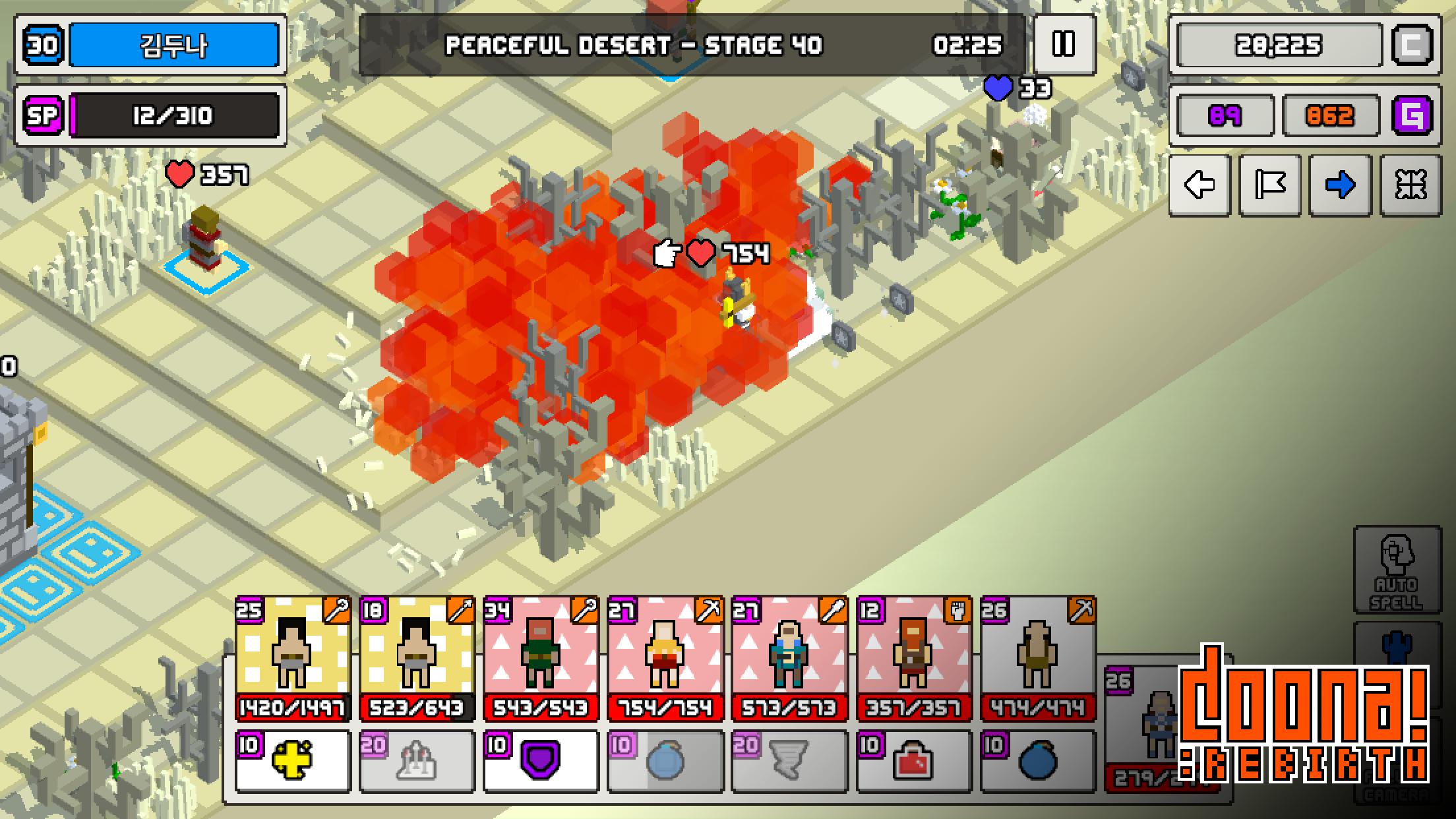Choose the 474/474 health hero card
Image resolution: width=1456 pixels, height=819 pixels.
(1037, 657)
